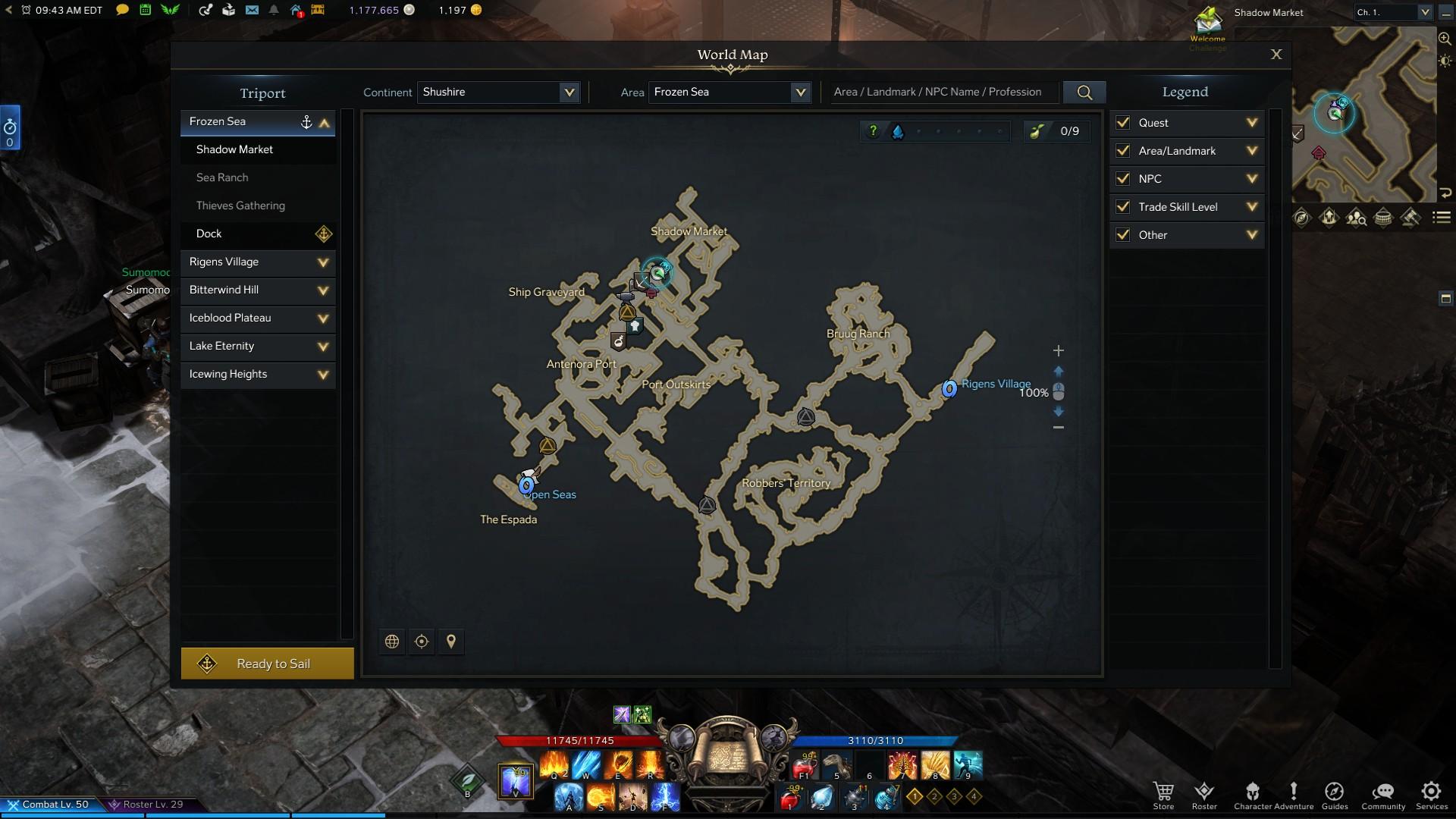The width and height of the screenshot is (1456, 819).
Task: Show the globe world view
Action: click(392, 642)
